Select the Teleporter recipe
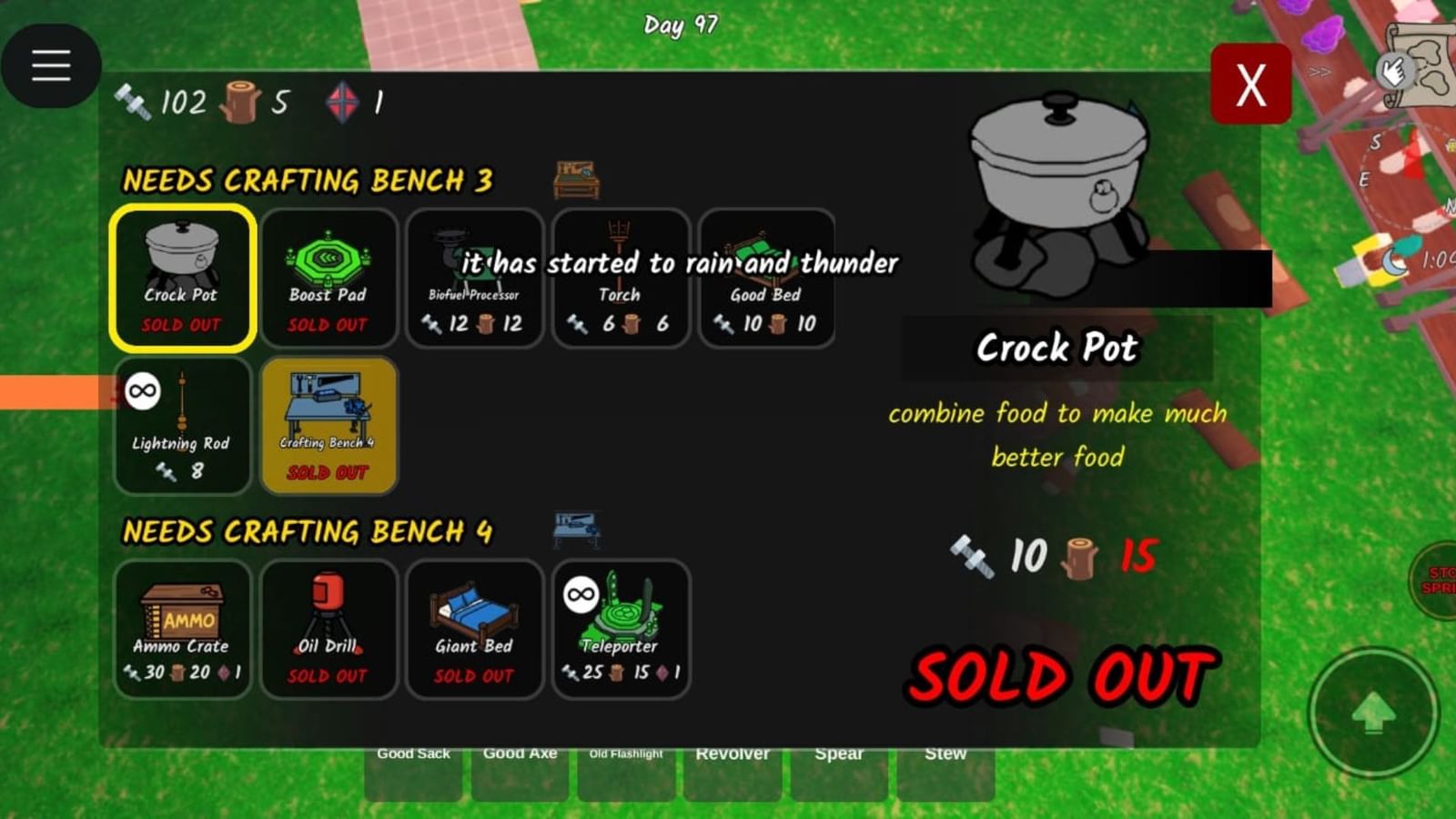This screenshot has width=1456, height=819. [620, 628]
